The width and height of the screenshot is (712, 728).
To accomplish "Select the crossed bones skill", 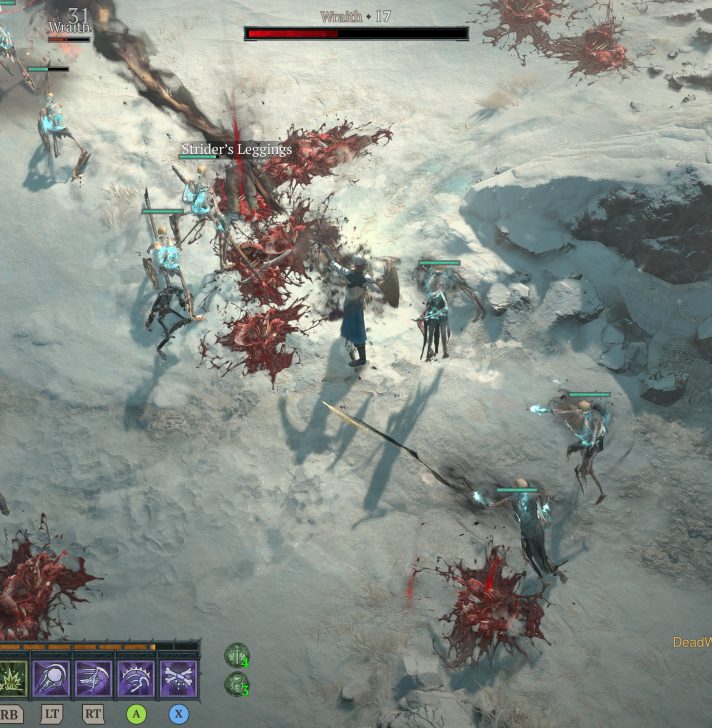I will (179, 679).
